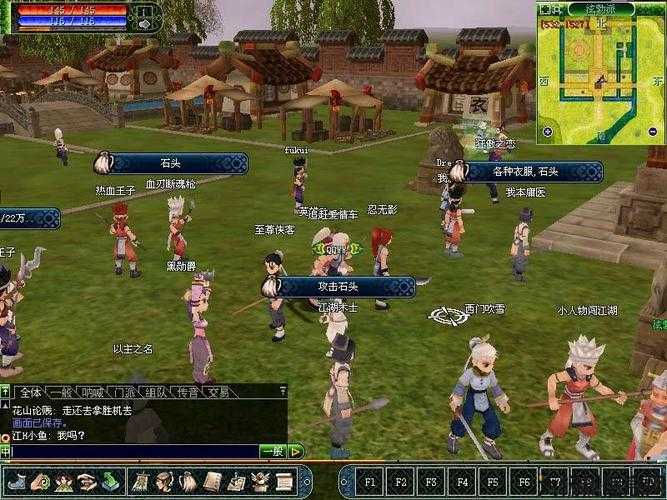Switch to the 交易 trade chat tab
Viewport: 667px width, 500px height.
coord(217,392)
